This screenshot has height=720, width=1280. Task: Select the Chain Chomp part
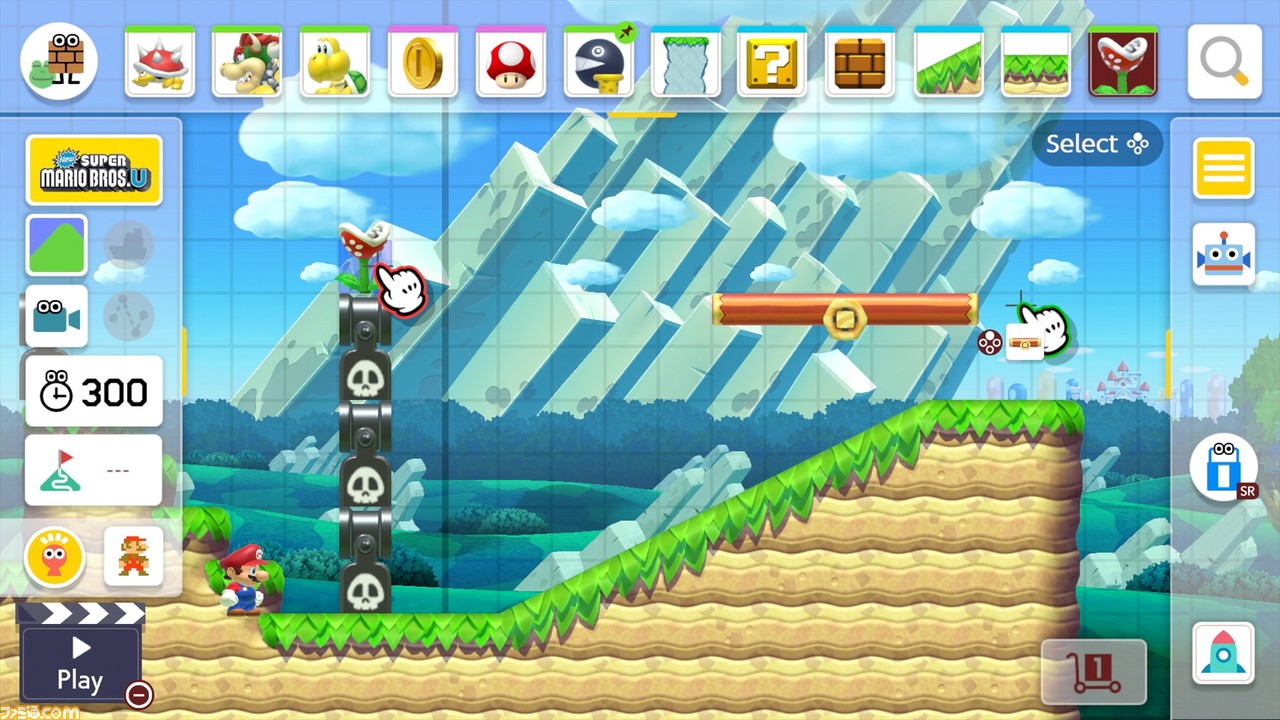pos(598,60)
